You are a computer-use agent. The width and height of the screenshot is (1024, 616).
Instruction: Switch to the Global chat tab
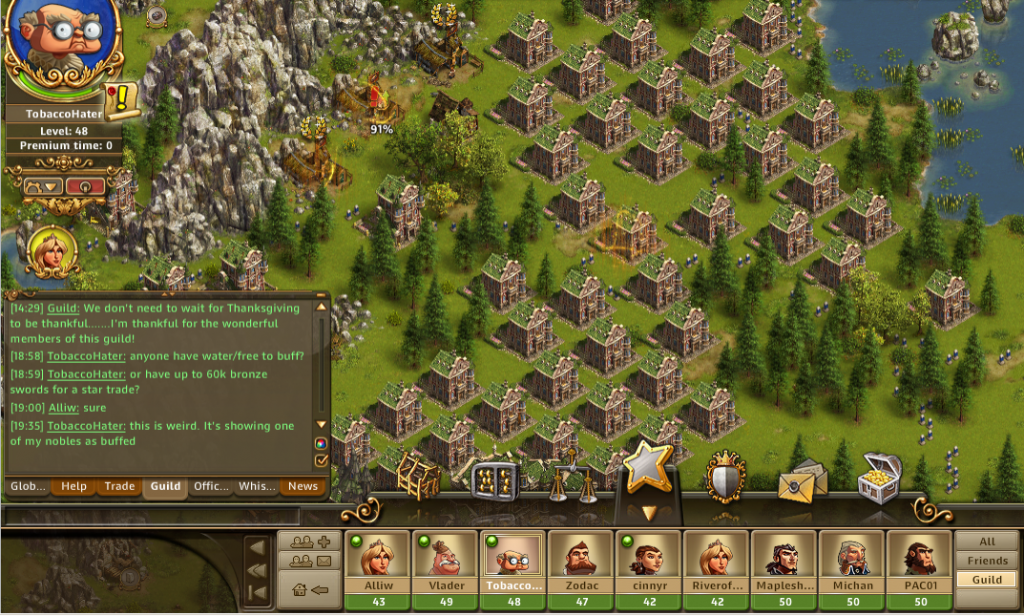(28, 487)
